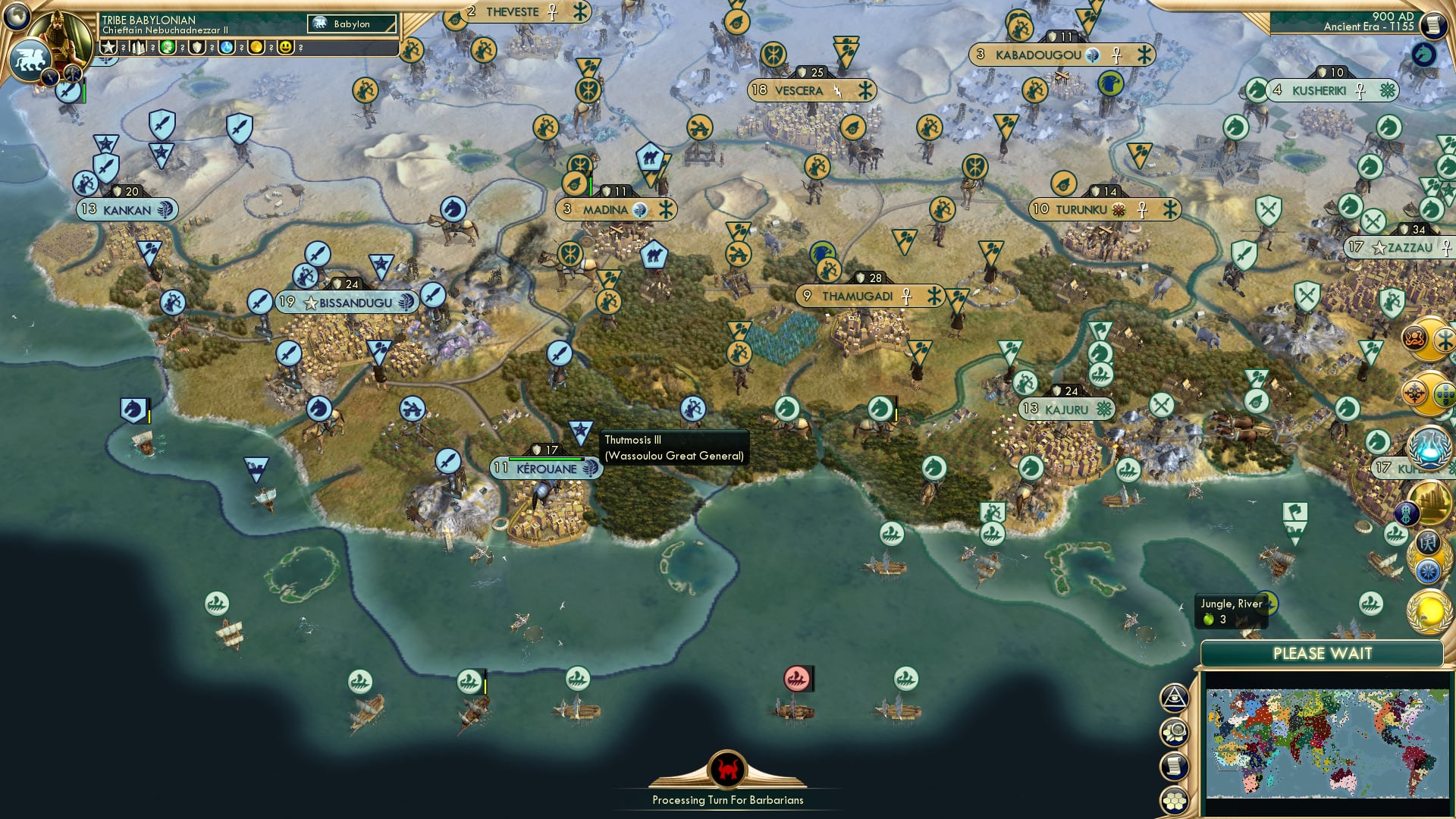Click the gold coin ranking icon
This screenshot has width=1456, height=819.
[256, 47]
